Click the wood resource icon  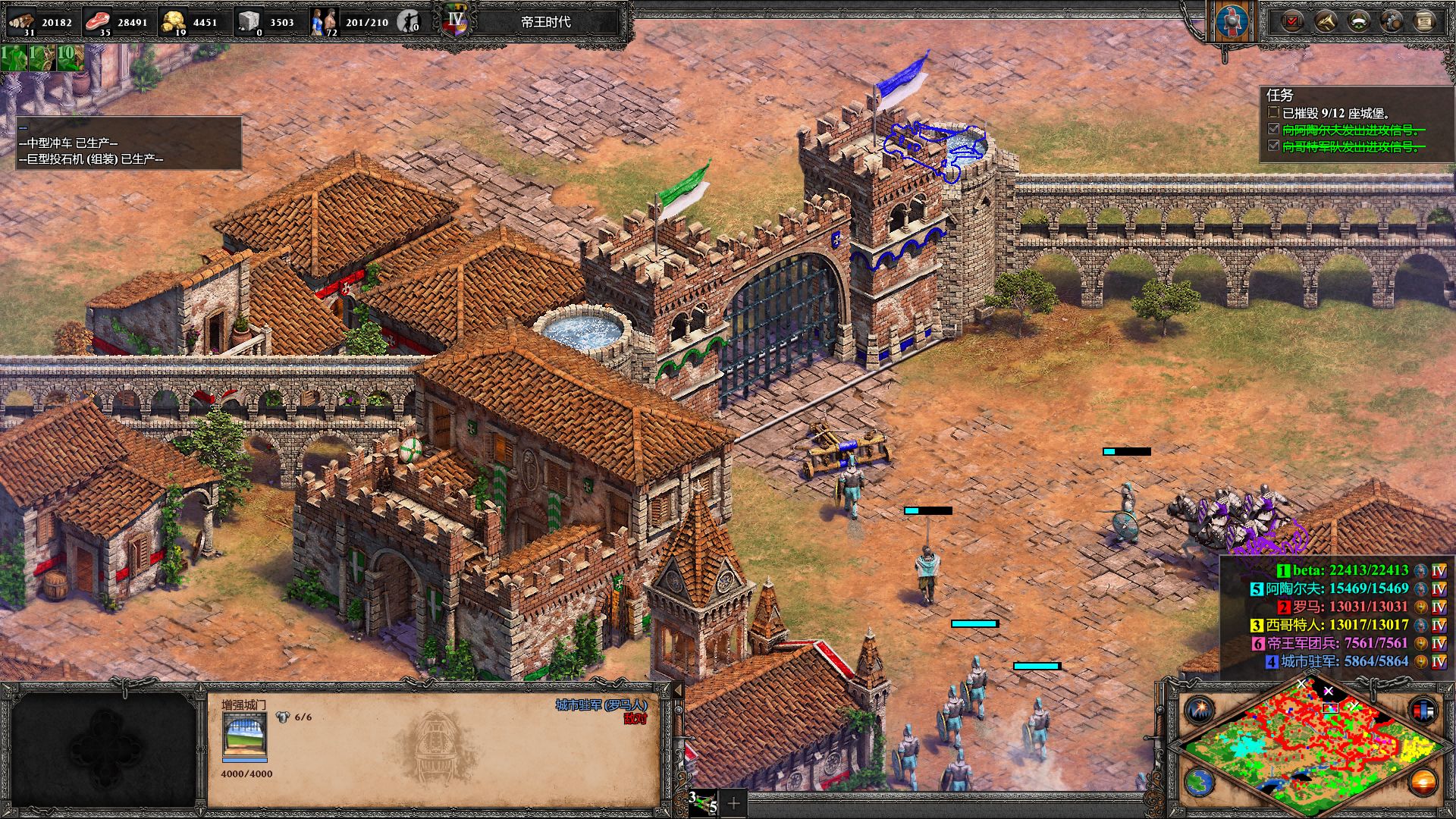[x=21, y=21]
